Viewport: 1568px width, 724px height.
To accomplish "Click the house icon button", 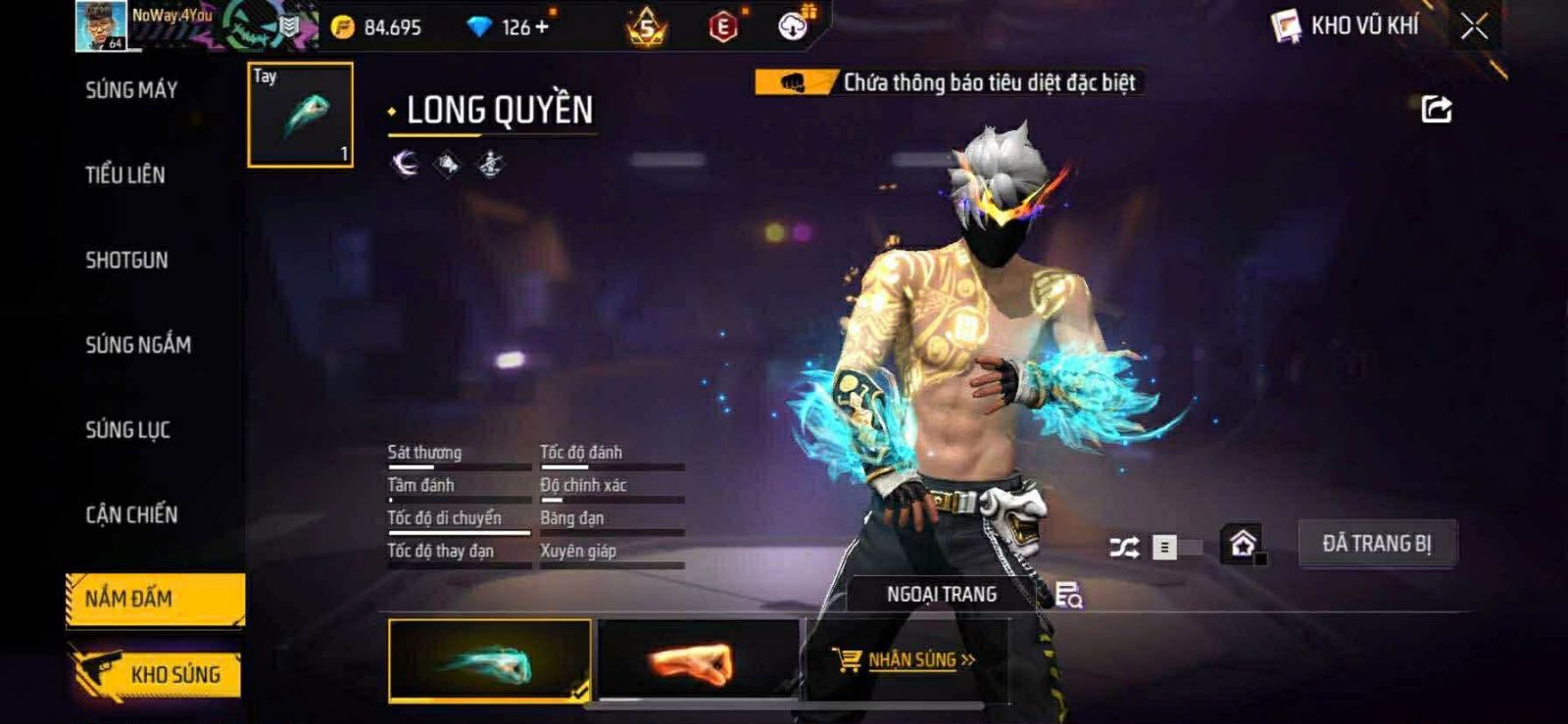I will [x=1243, y=544].
